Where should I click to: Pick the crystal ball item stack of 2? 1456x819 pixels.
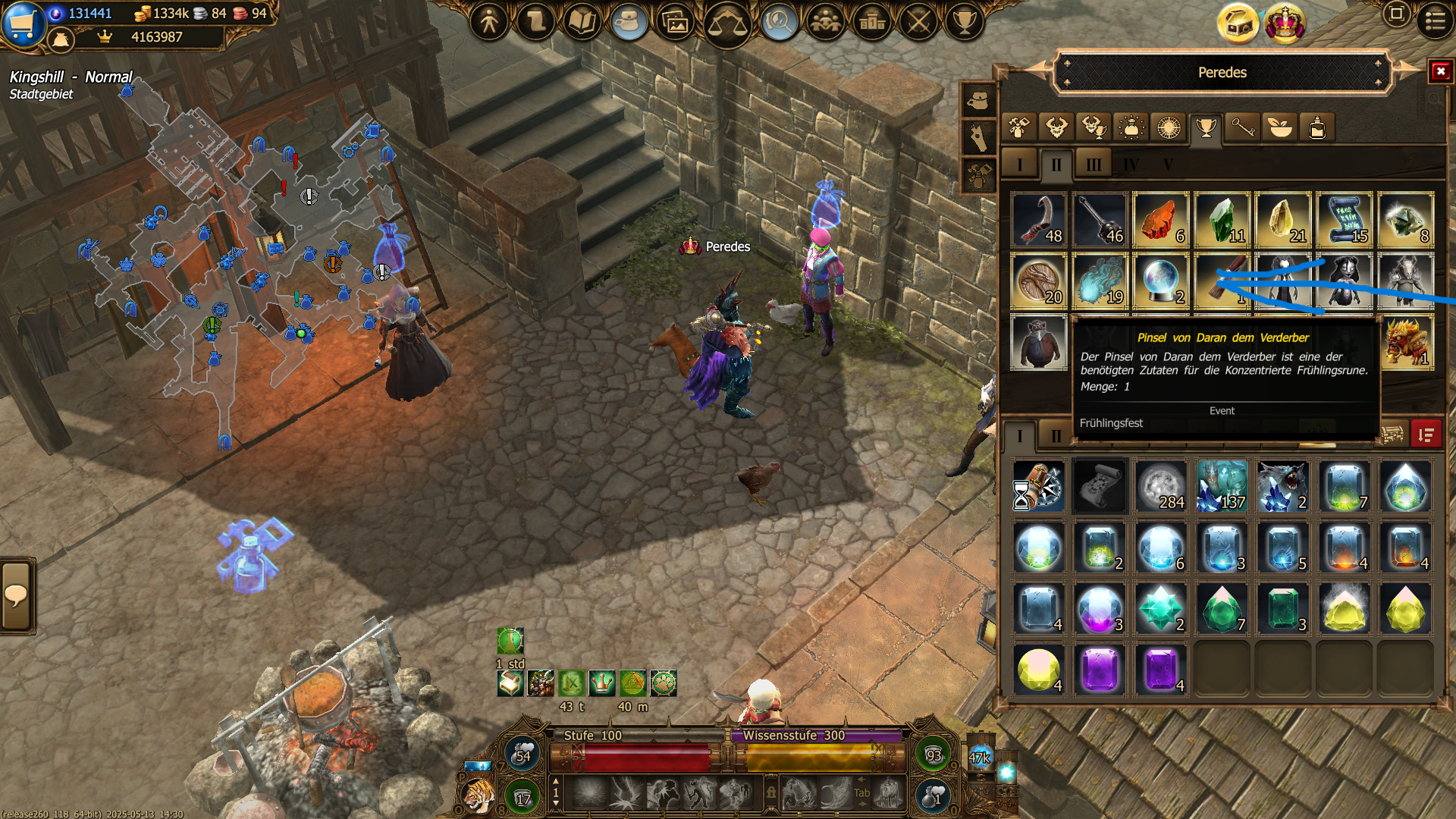pyautogui.click(x=1160, y=281)
